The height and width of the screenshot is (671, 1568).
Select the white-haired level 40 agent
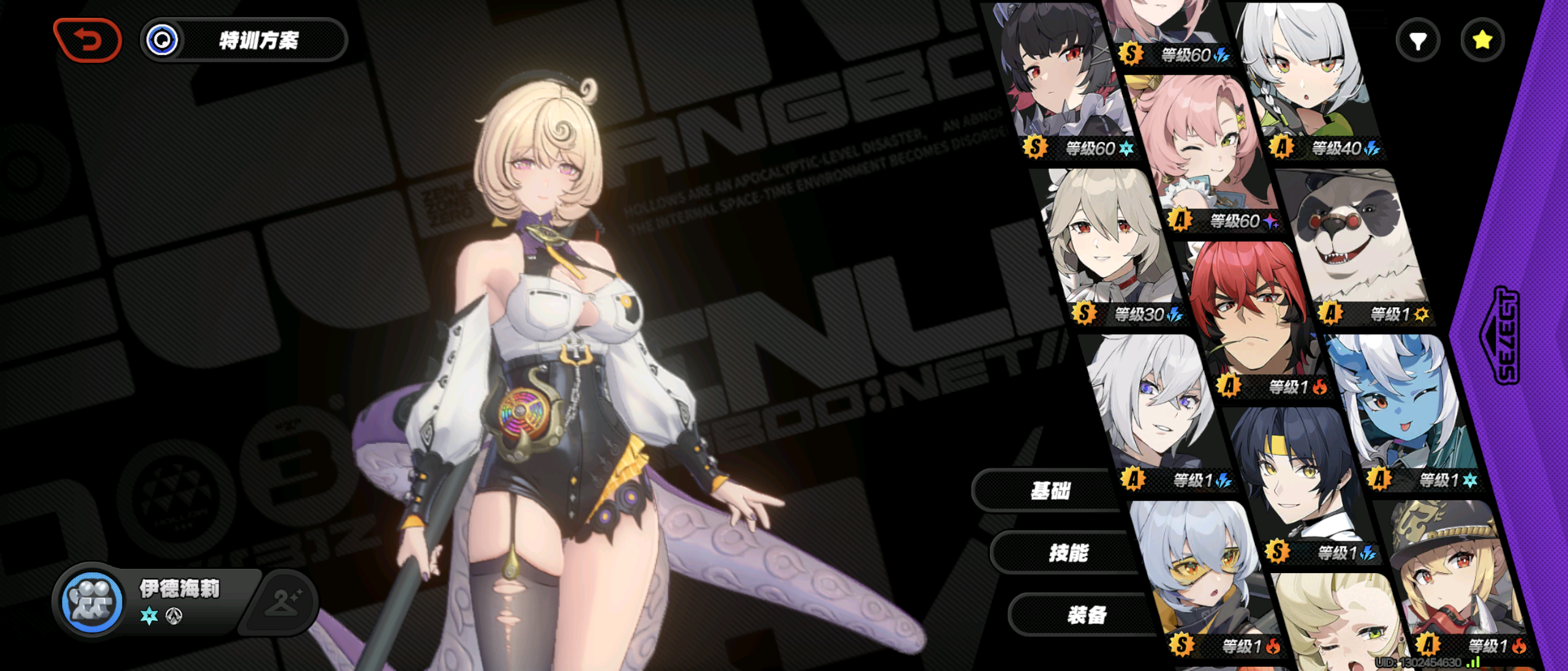point(1305,80)
